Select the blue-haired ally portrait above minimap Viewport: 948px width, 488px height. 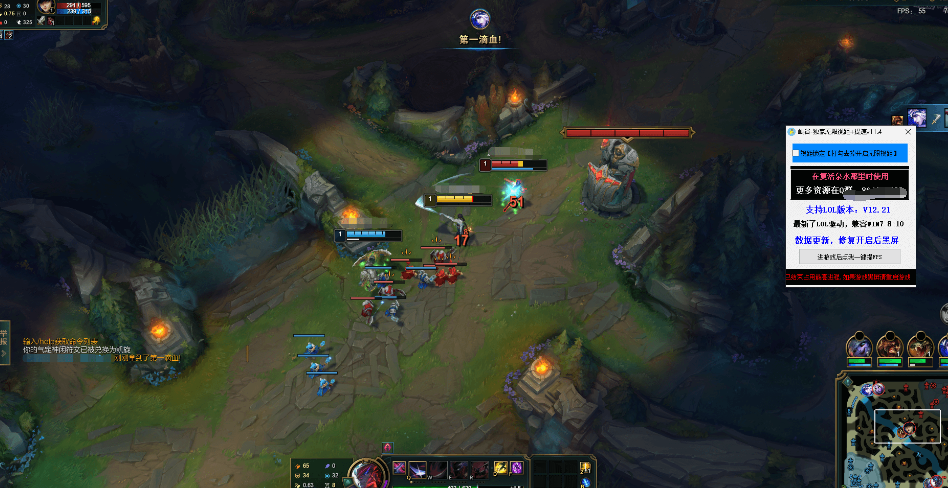coord(860,346)
